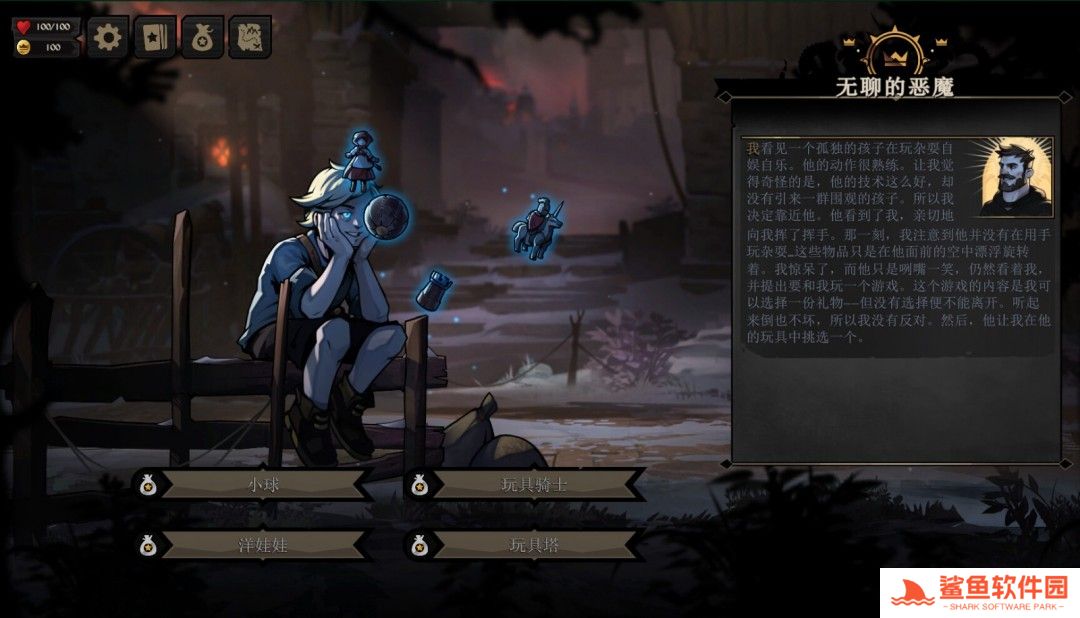Open the card deck viewer
The height and width of the screenshot is (618, 1080).
point(155,37)
